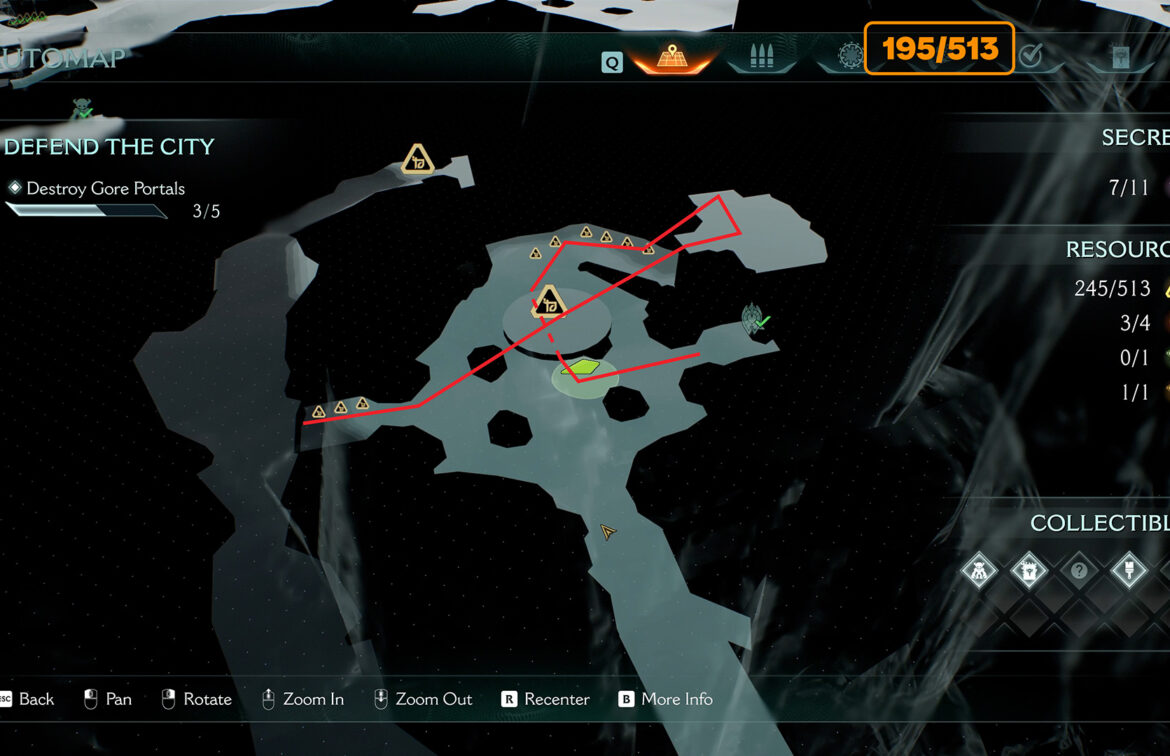Click the unknown question mark collectible
The image size is (1170, 756).
[x=1078, y=572]
